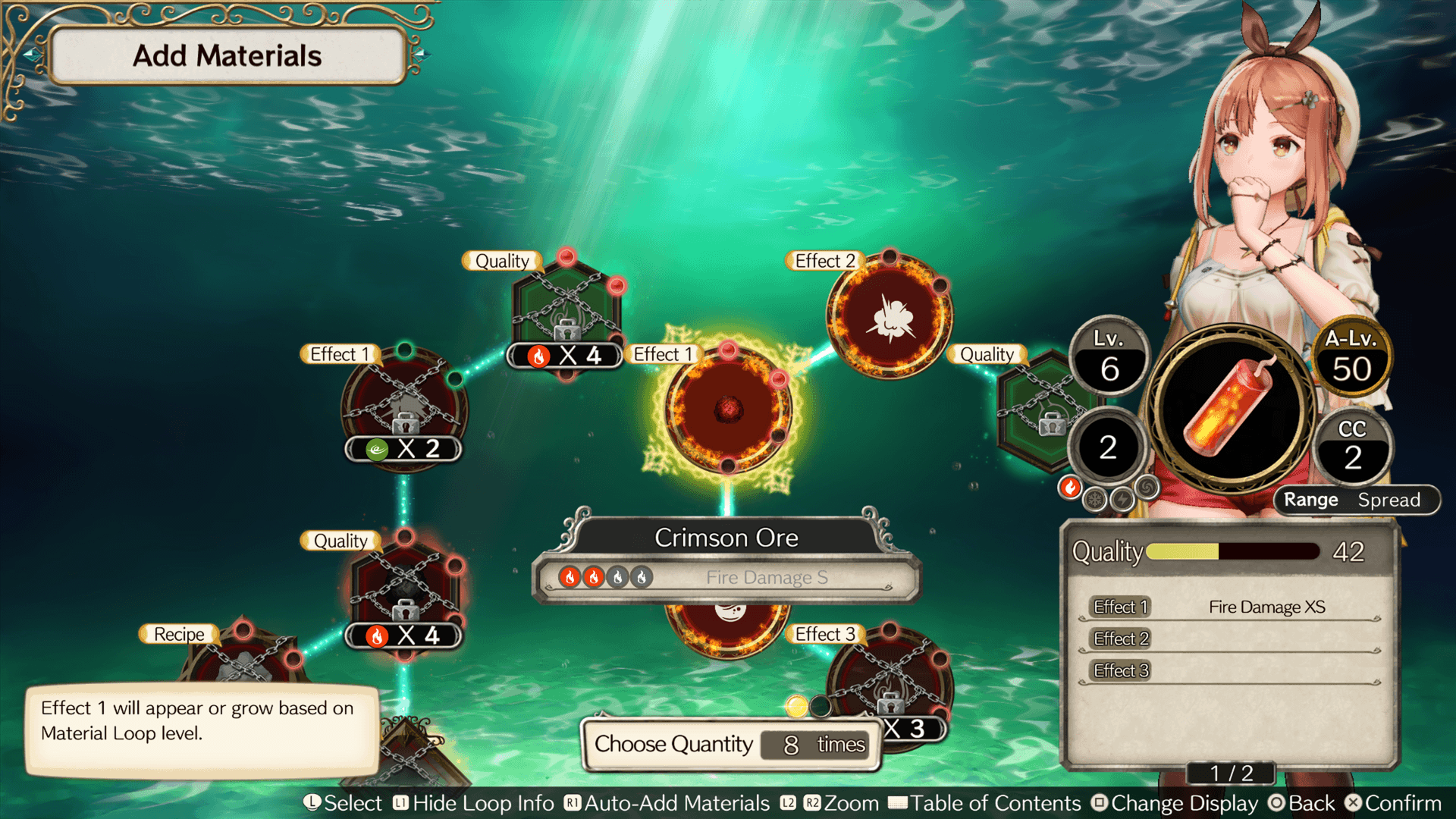
Task: Select the red fire element icon under the level badge
Action: click(x=1070, y=488)
